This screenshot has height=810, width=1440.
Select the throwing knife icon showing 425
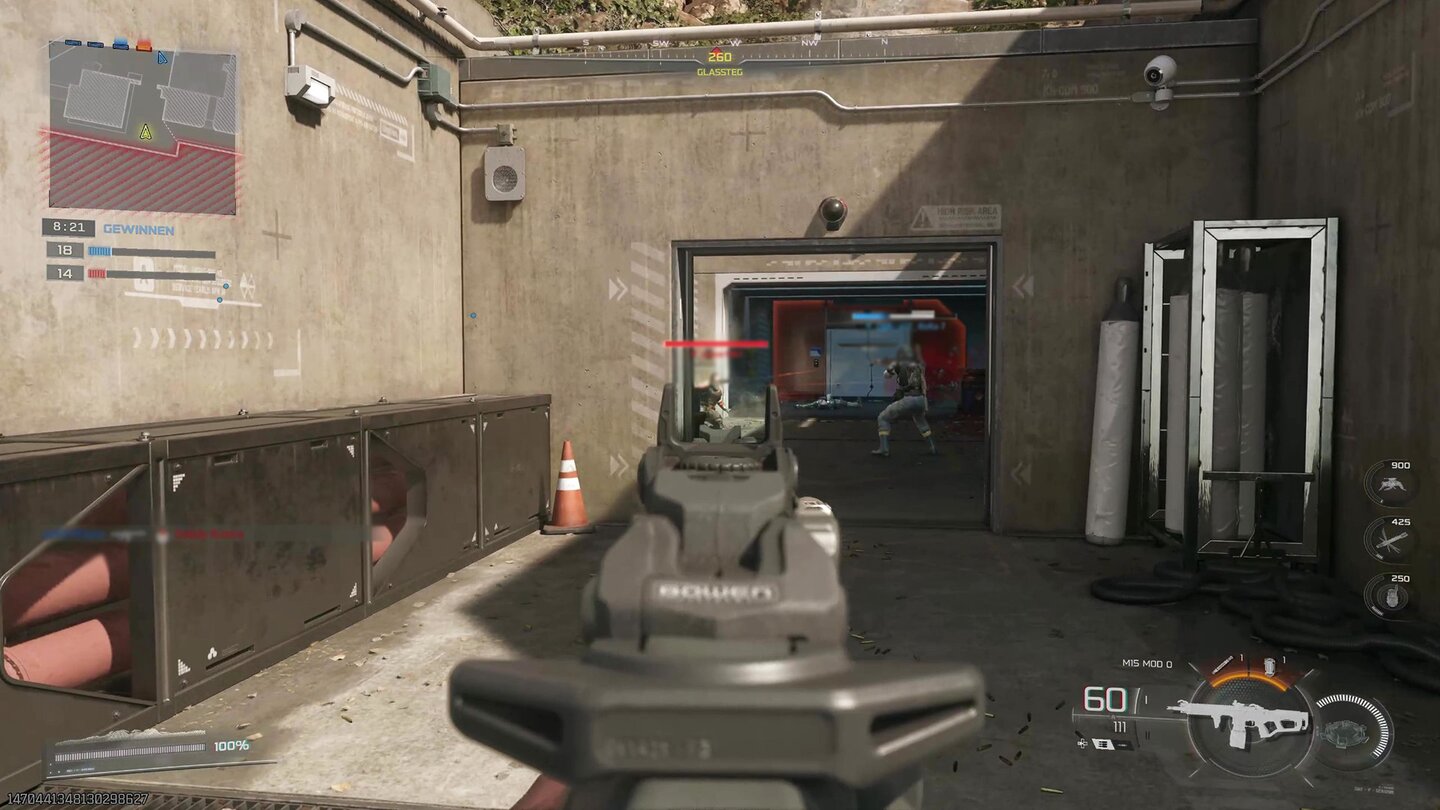point(1392,539)
